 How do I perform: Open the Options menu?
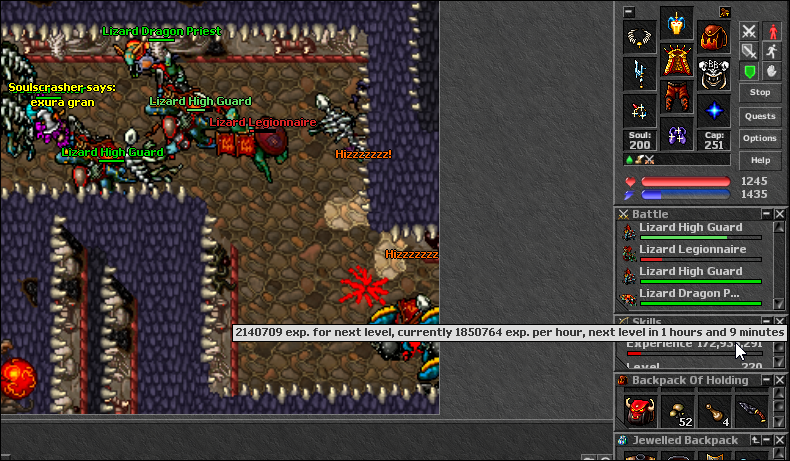point(760,138)
